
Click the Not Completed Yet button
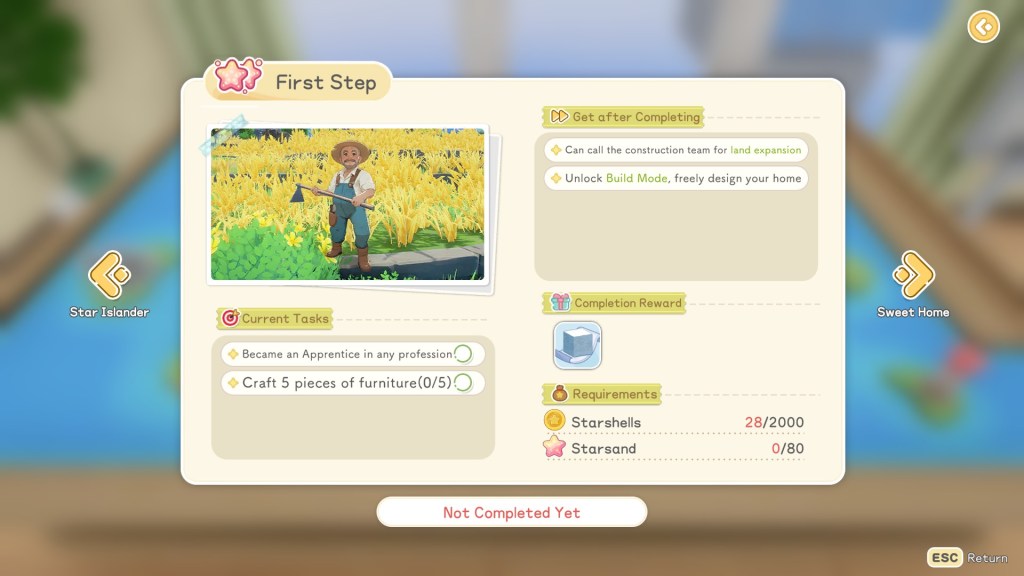(x=511, y=512)
